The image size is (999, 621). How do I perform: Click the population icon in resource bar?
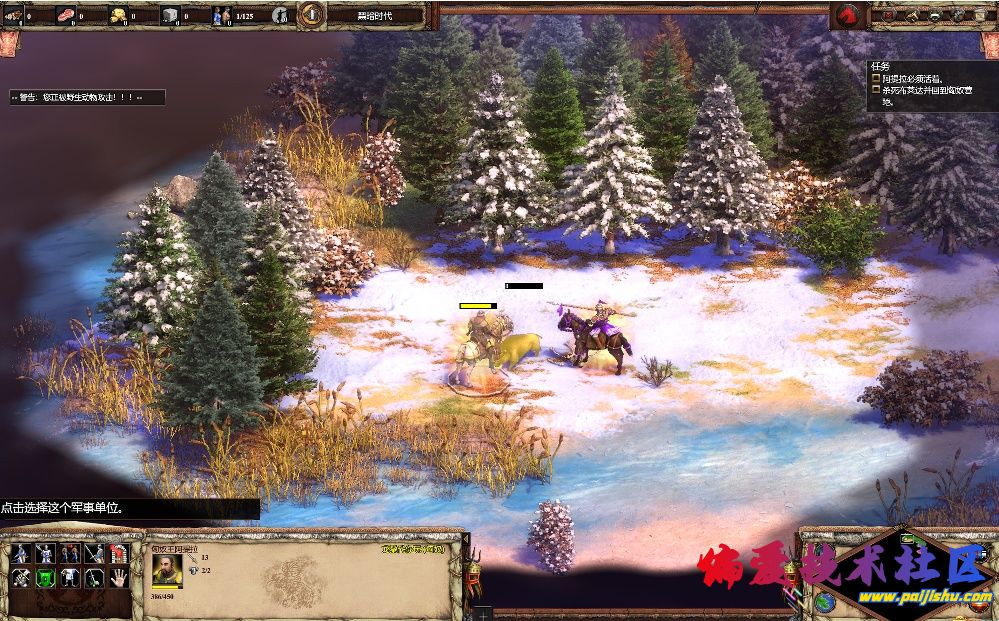click(221, 15)
